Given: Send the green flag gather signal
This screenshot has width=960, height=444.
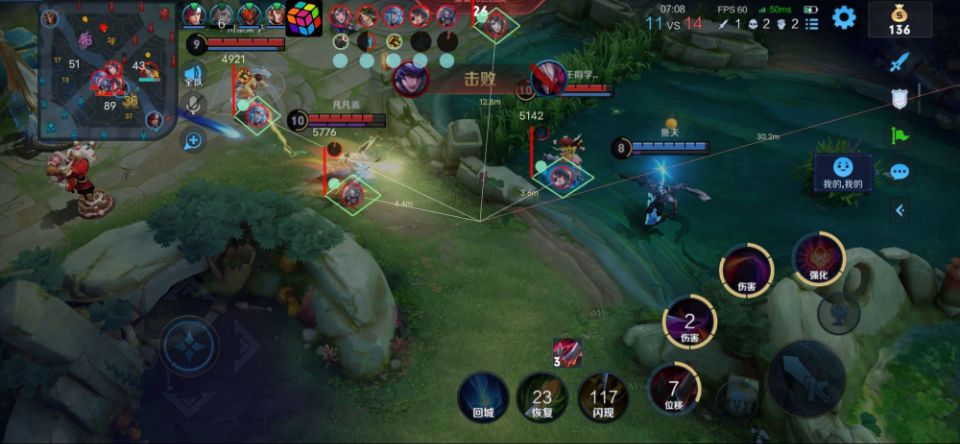Looking at the screenshot, I should coord(899,135).
